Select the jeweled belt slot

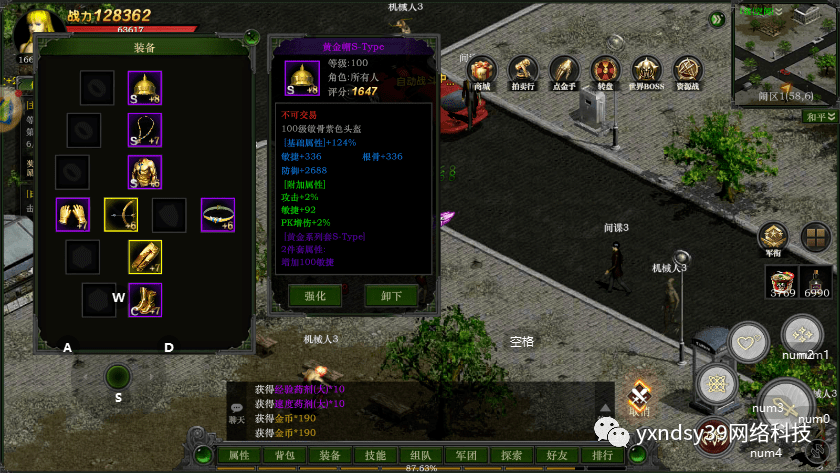[218, 214]
